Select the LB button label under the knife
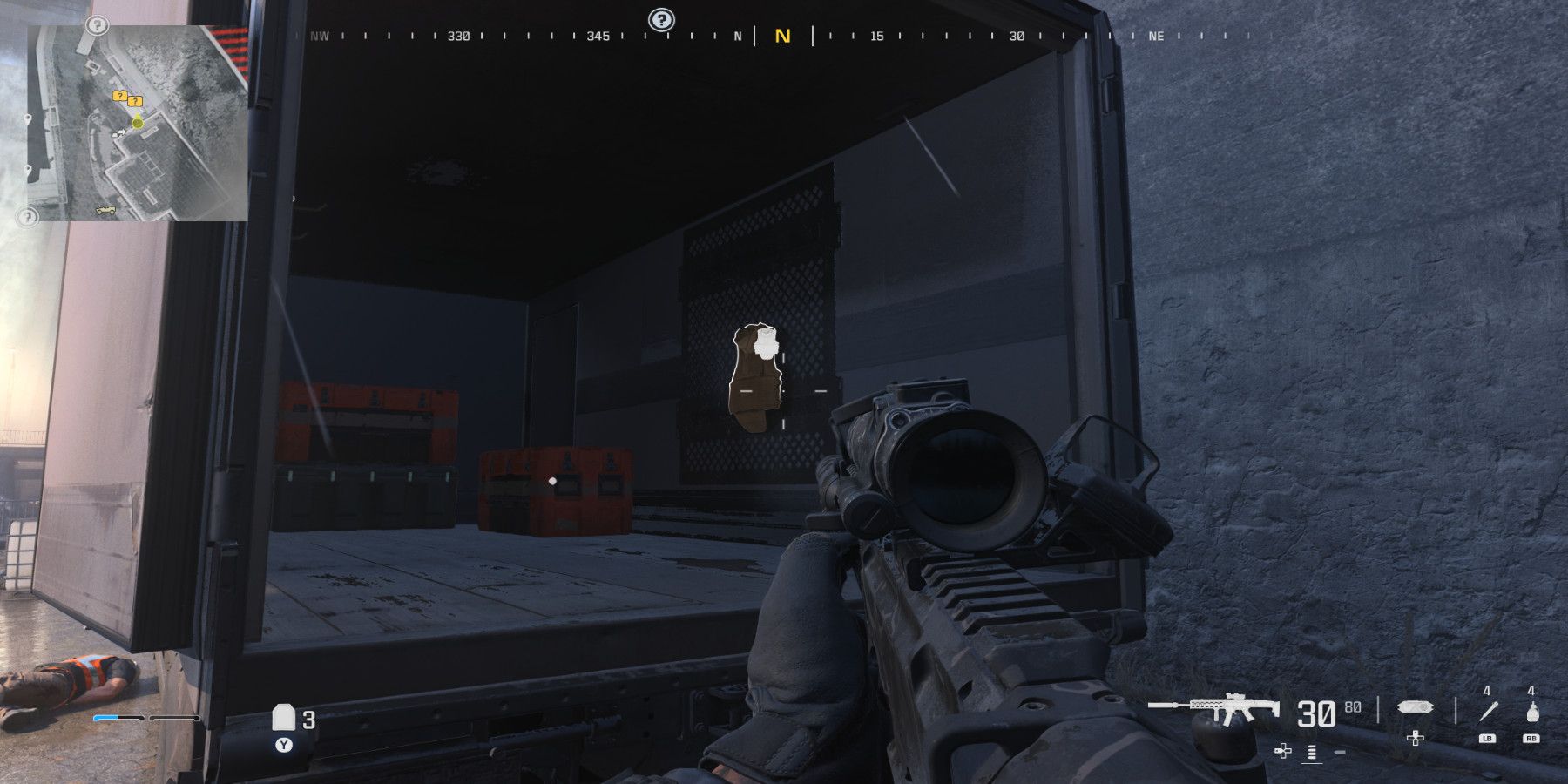 (1487, 739)
